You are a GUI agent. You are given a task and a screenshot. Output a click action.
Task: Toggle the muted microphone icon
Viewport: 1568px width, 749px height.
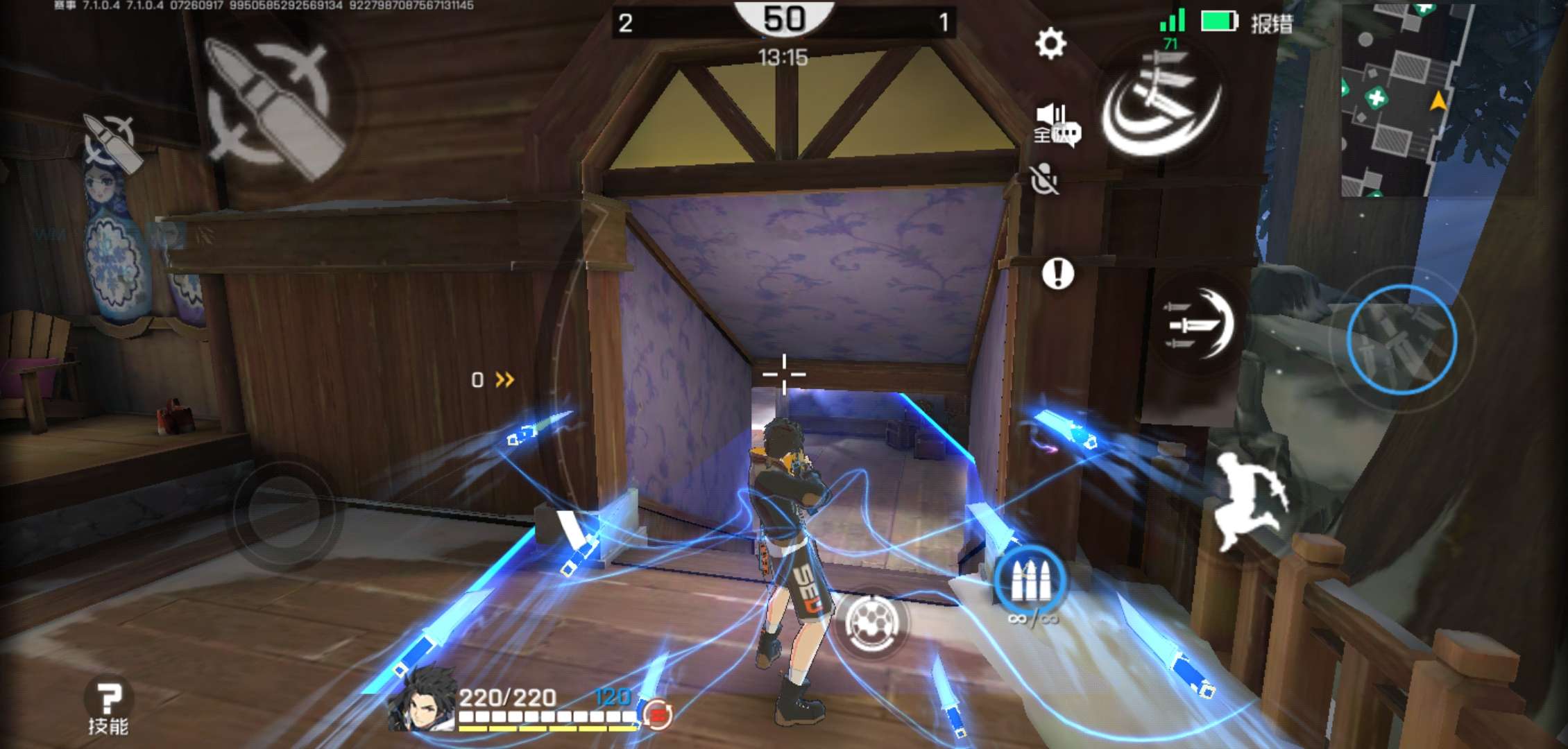(1044, 180)
